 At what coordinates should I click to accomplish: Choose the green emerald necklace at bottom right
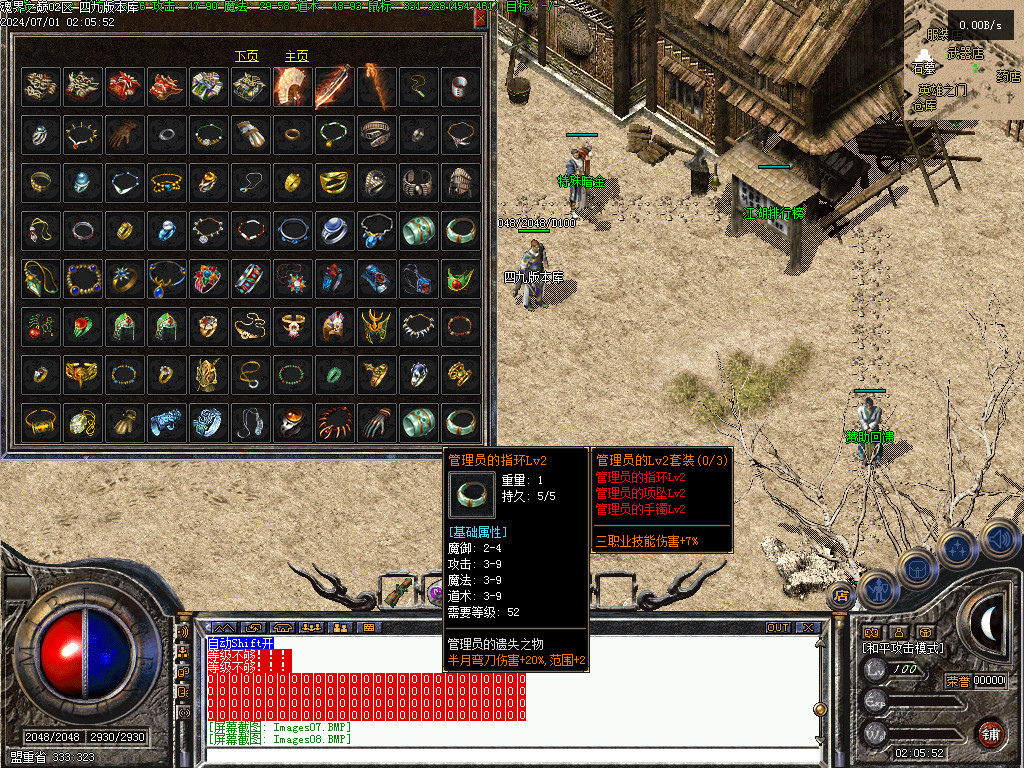[460, 278]
